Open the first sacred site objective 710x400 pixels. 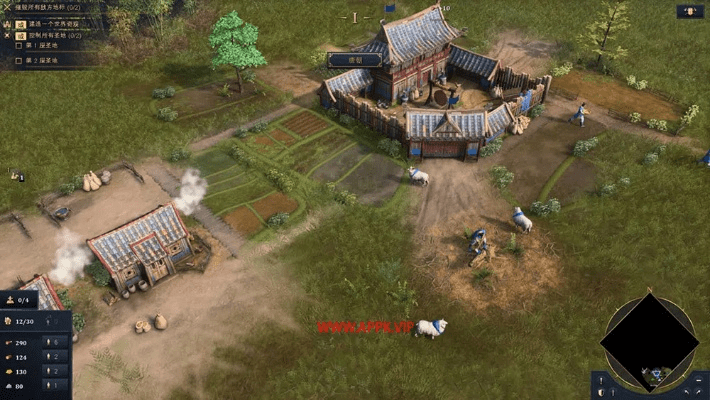pyautogui.click(x=44, y=46)
